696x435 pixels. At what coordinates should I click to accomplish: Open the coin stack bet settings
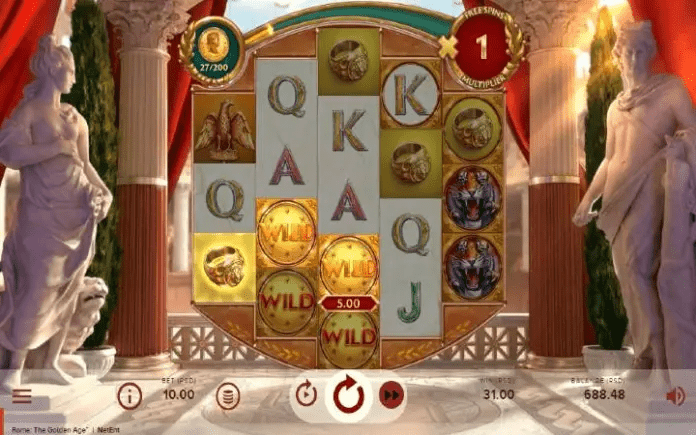click(228, 396)
